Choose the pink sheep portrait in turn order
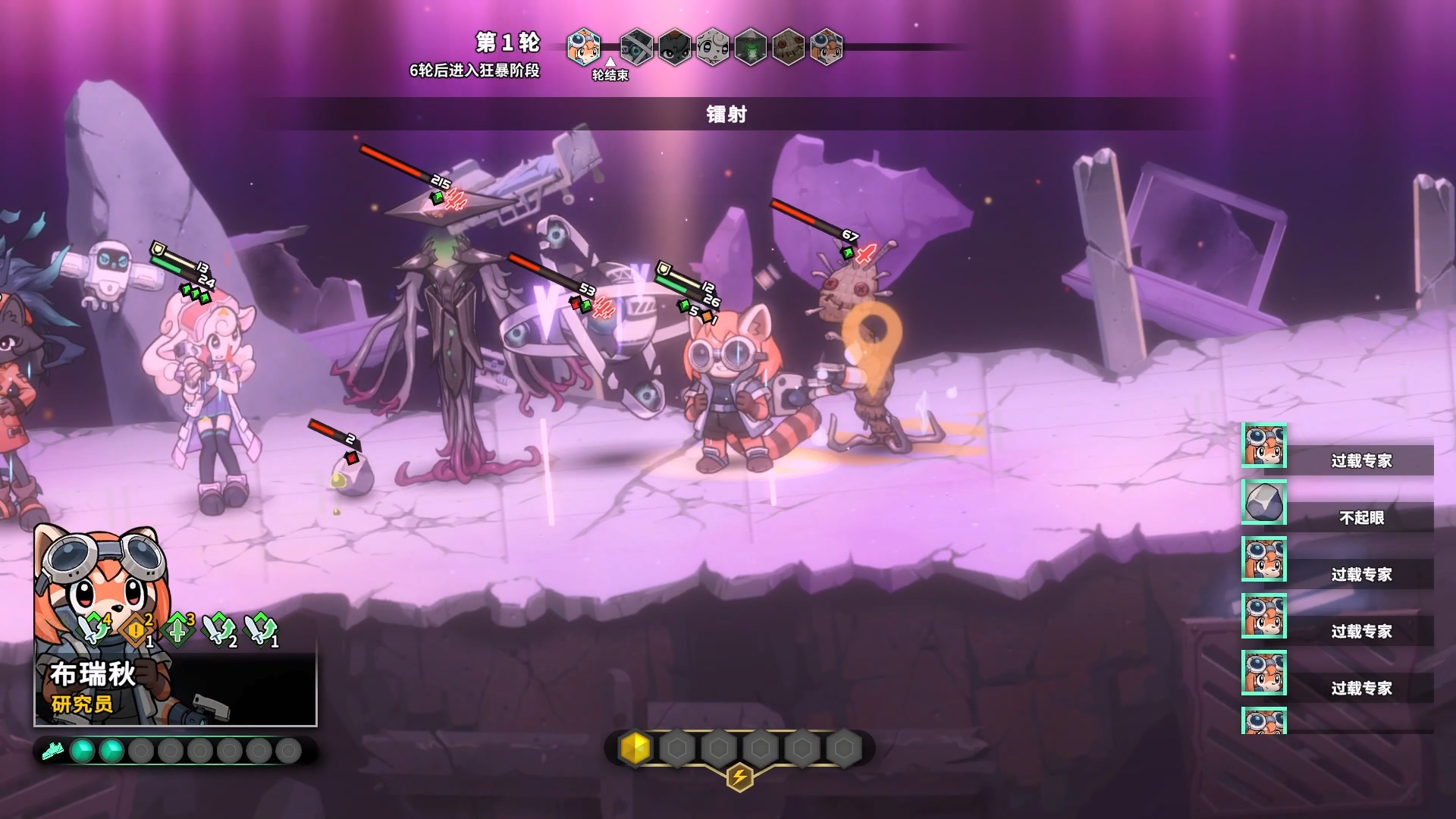1456x819 pixels. [x=712, y=47]
